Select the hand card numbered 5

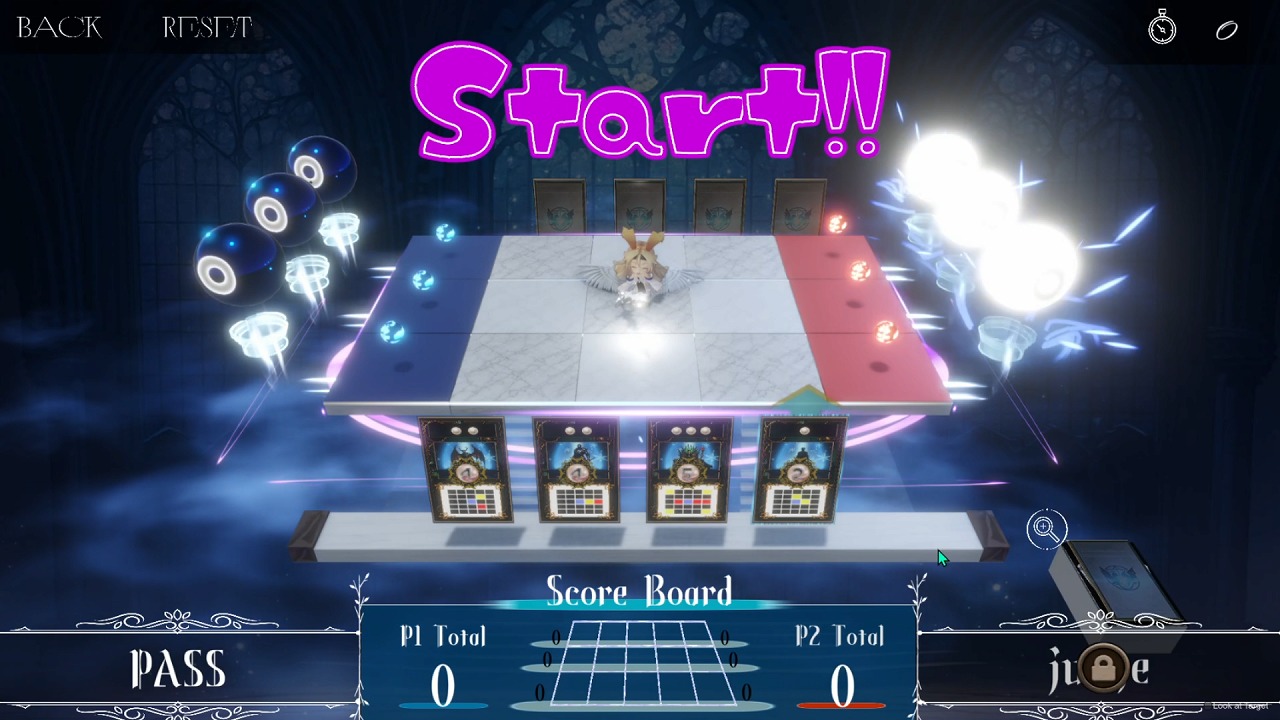[690, 470]
